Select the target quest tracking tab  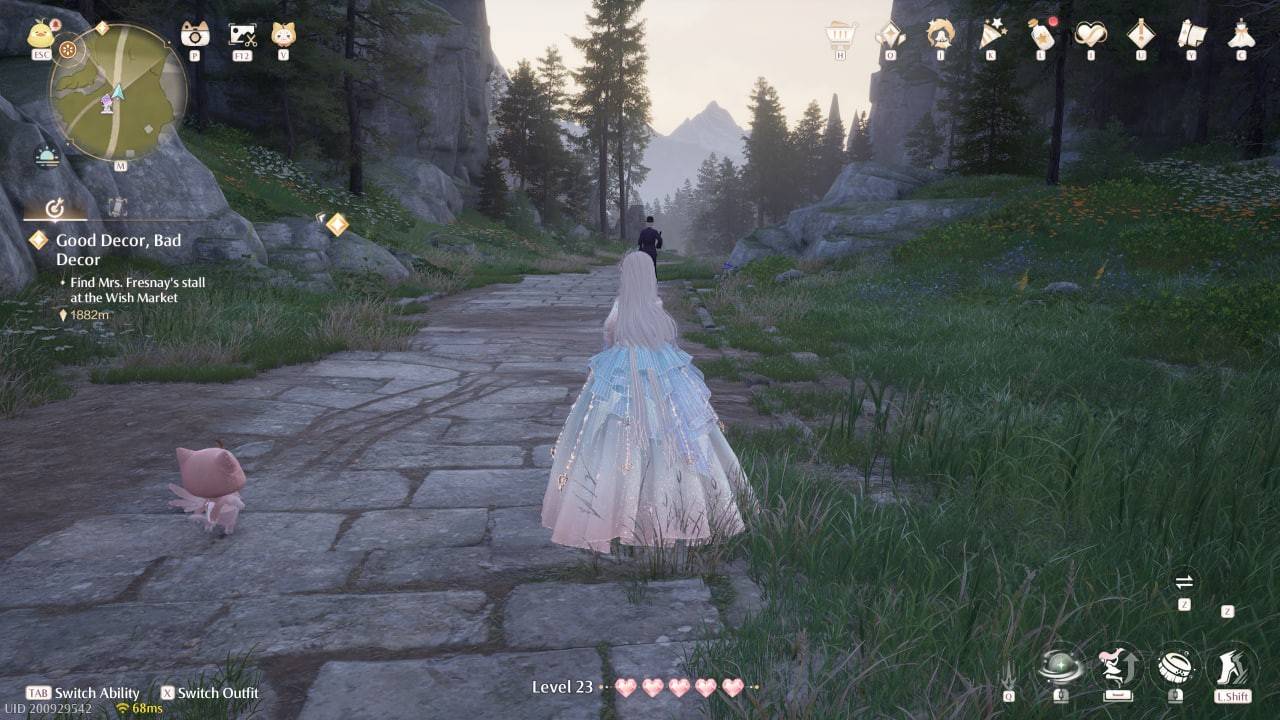[56, 208]
